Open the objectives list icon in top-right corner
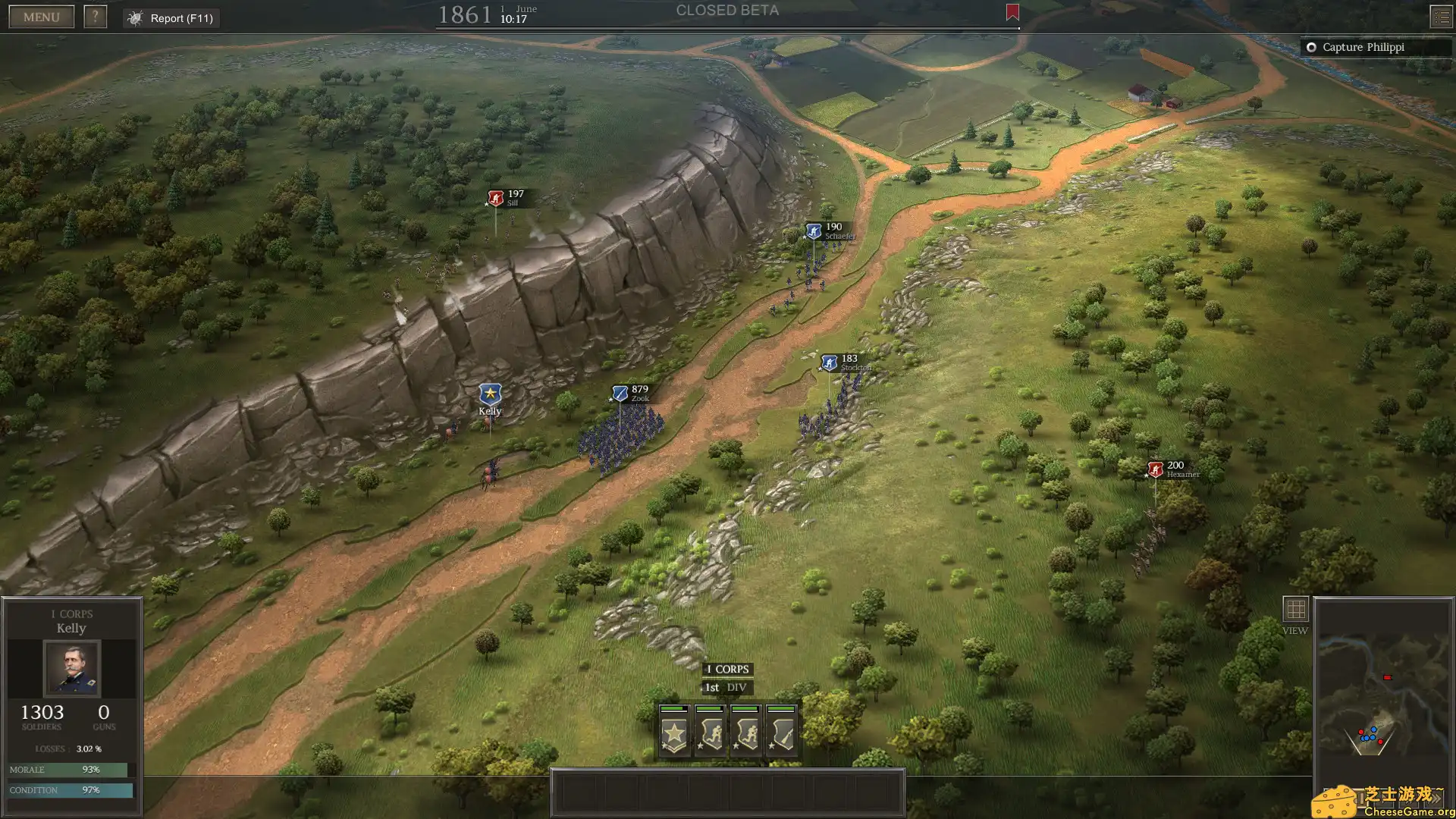 pyautogui.click(x=1440, y=16)
